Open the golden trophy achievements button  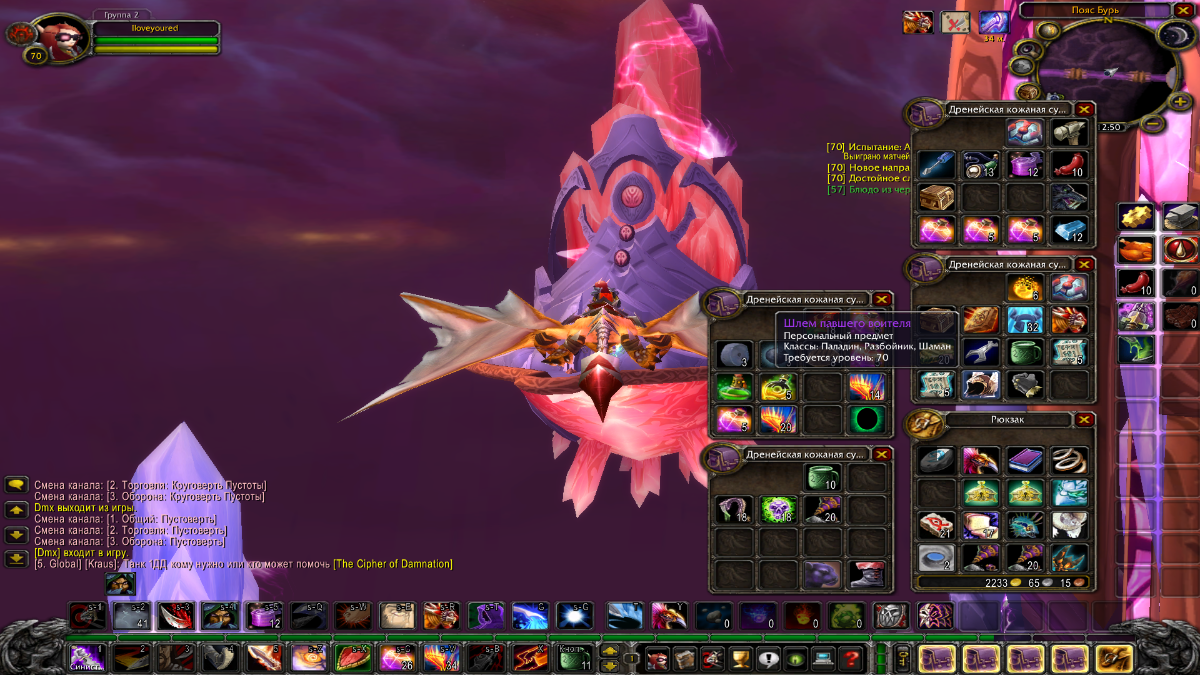click(741, 658)
